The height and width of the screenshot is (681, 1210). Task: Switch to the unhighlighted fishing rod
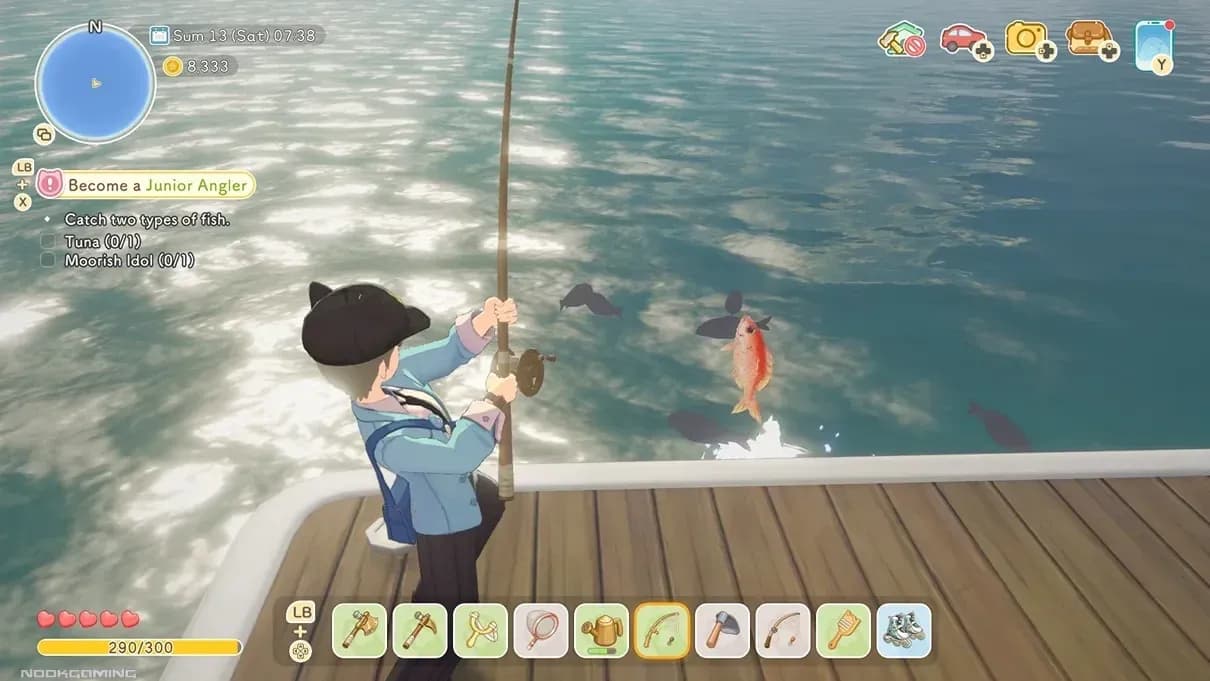click(x=783, y=631)
